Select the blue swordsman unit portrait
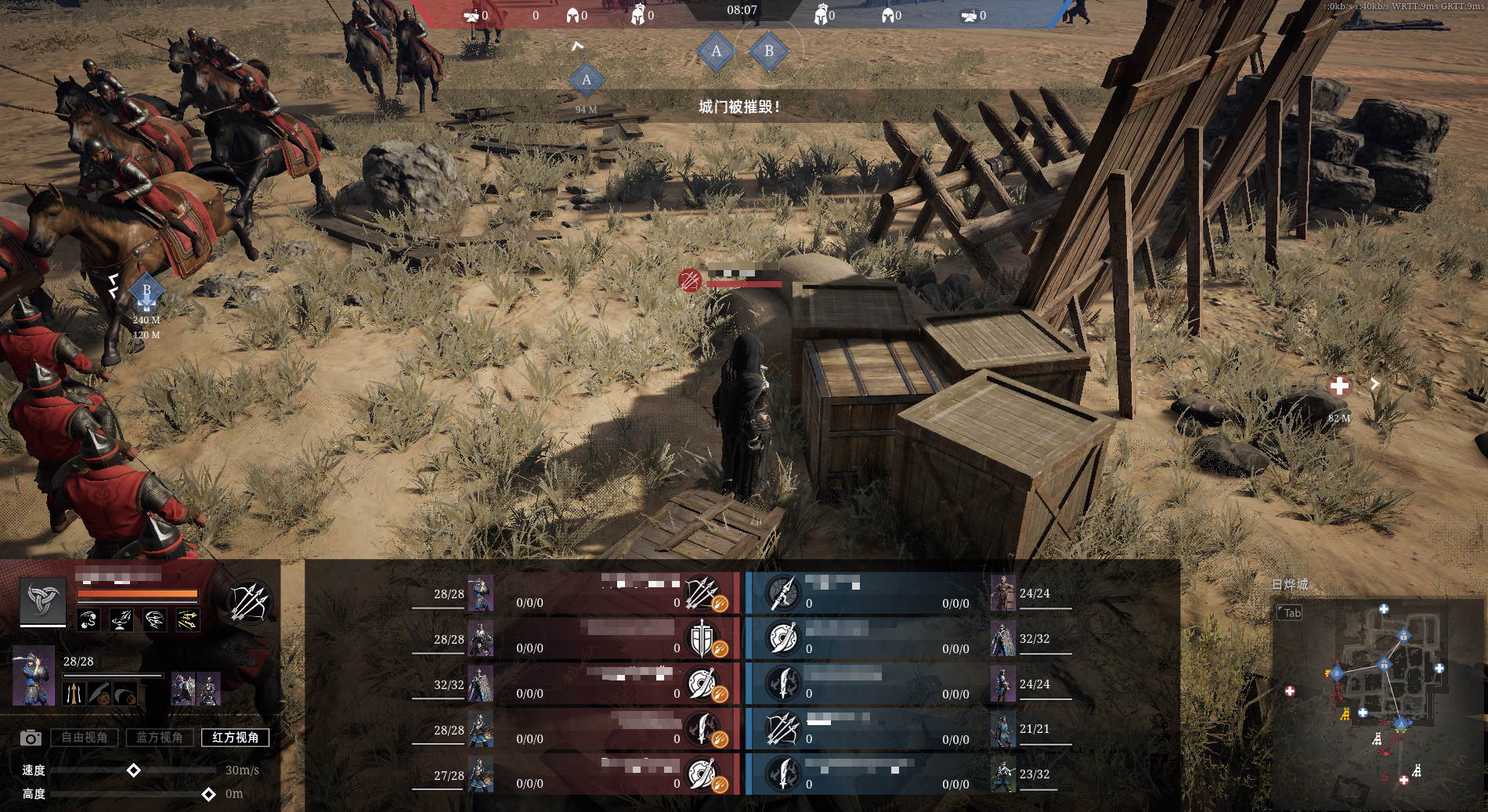Viewport: 1488px width, 812px height. click(34, 675)
